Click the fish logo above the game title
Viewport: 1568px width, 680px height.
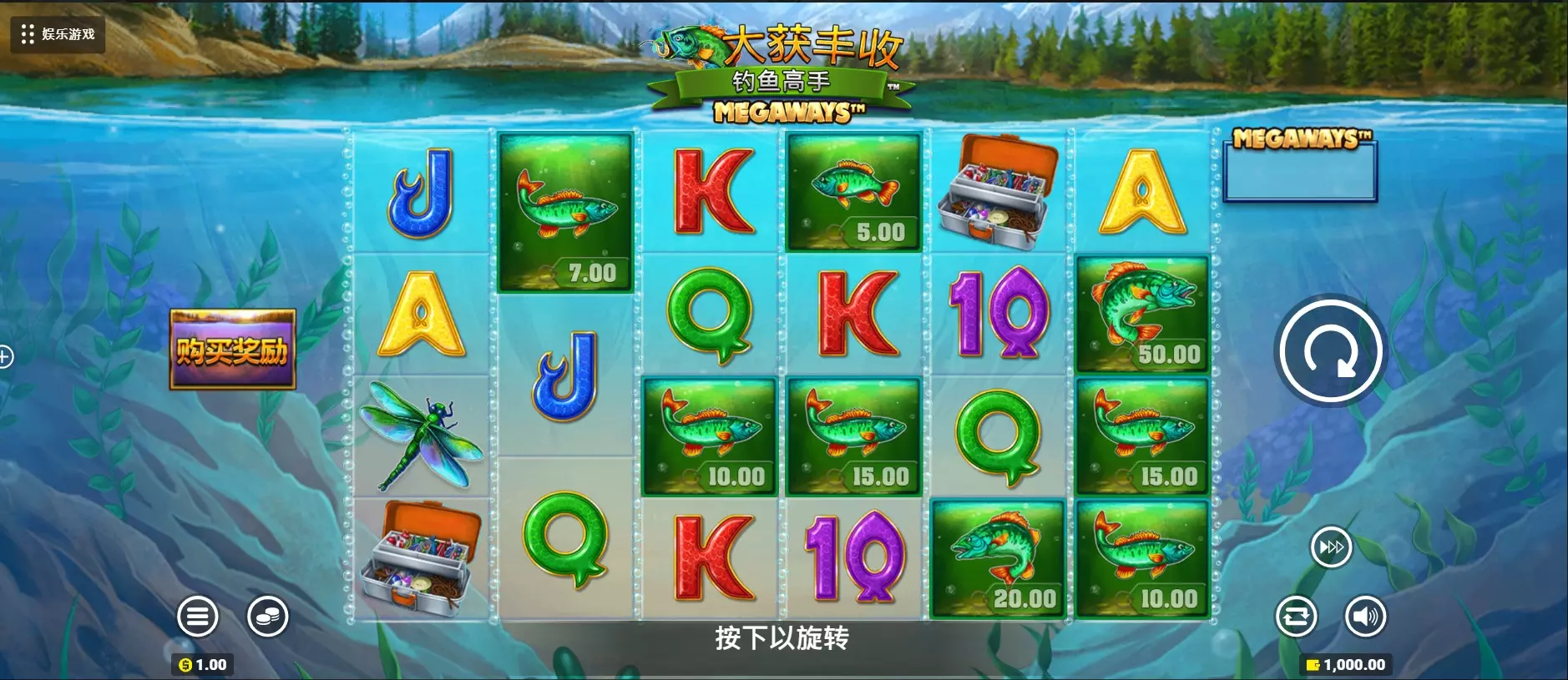point(690,46)
